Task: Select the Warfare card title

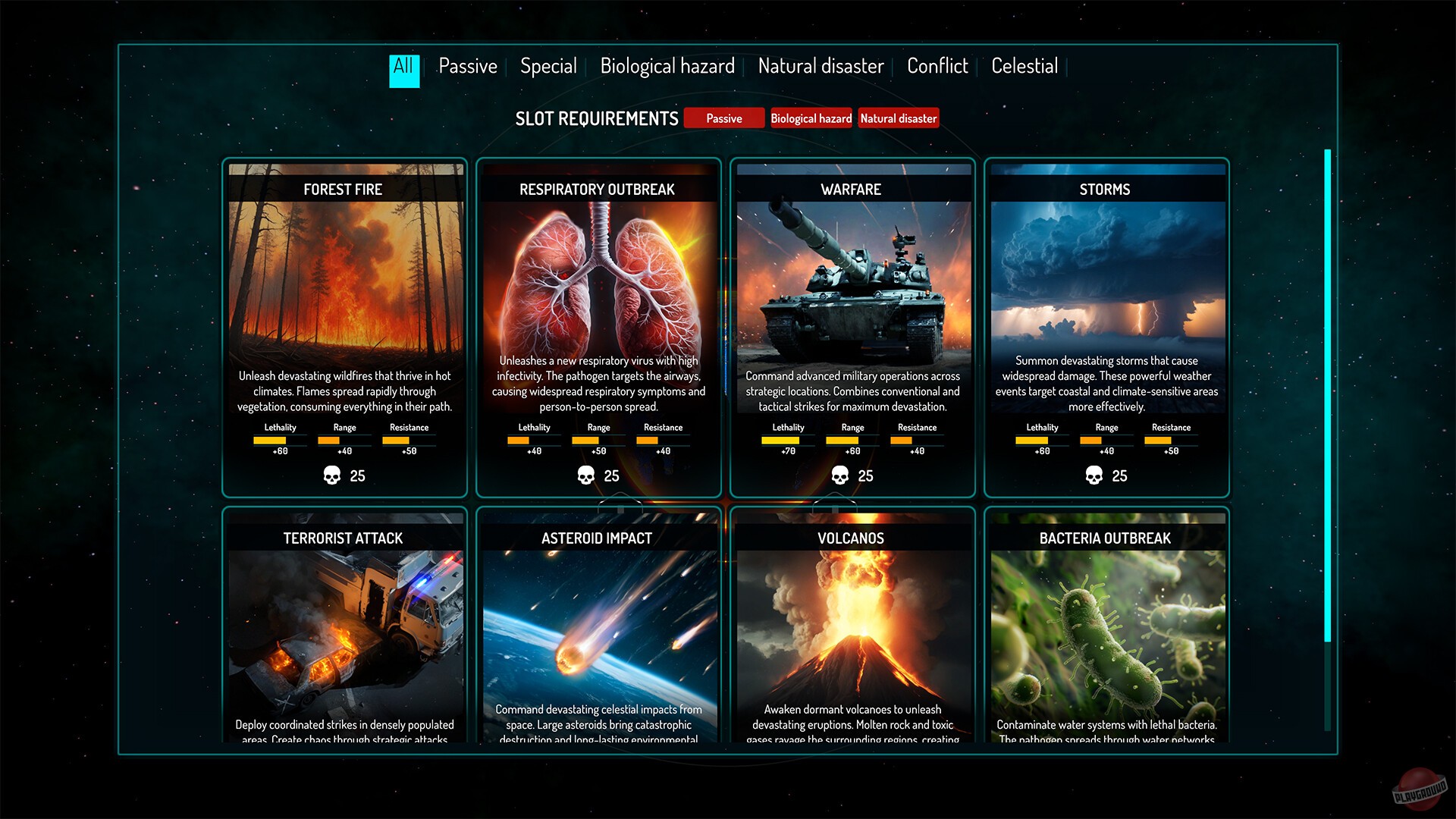Action: 850,190
